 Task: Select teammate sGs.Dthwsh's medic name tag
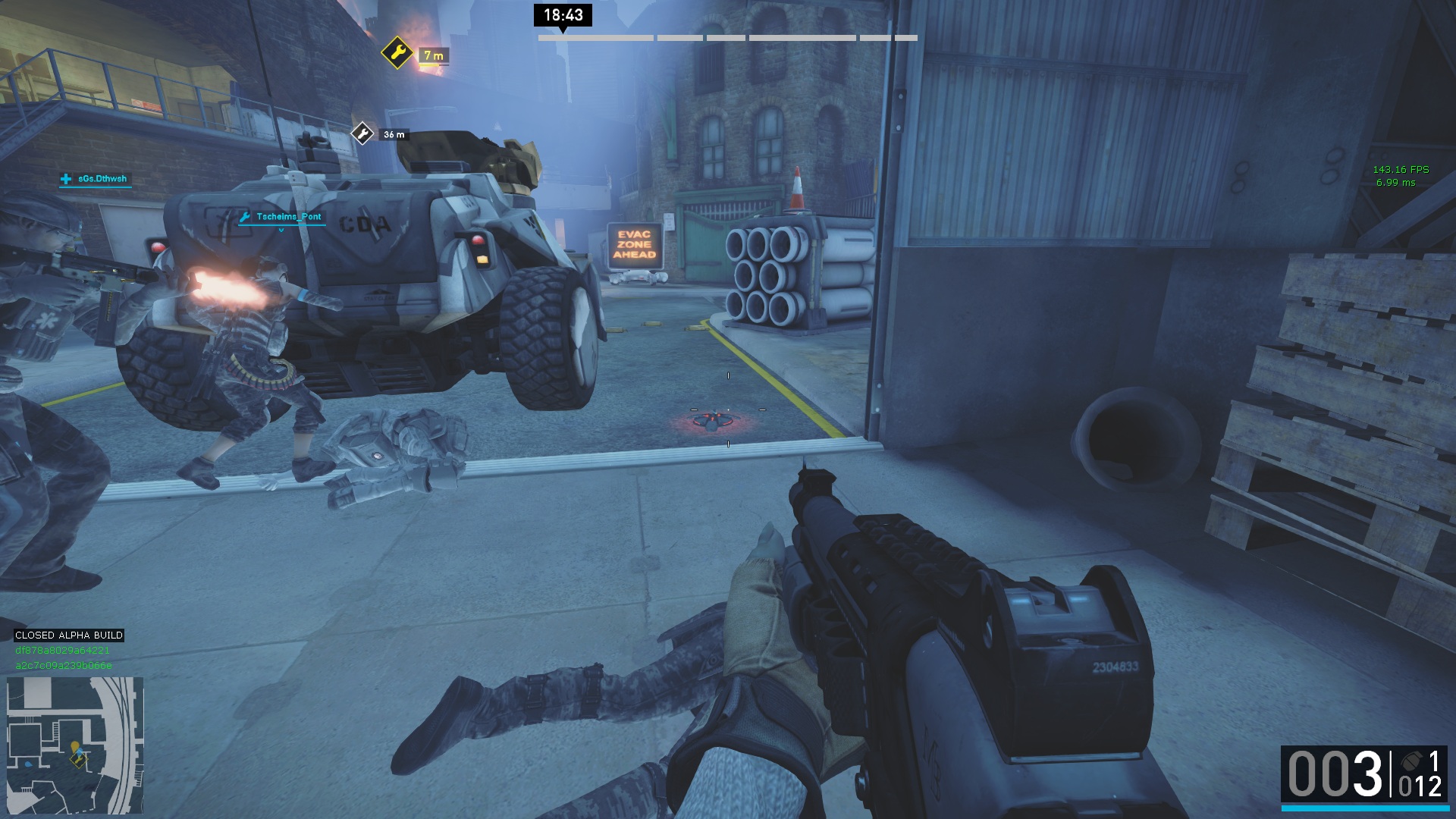96,179
